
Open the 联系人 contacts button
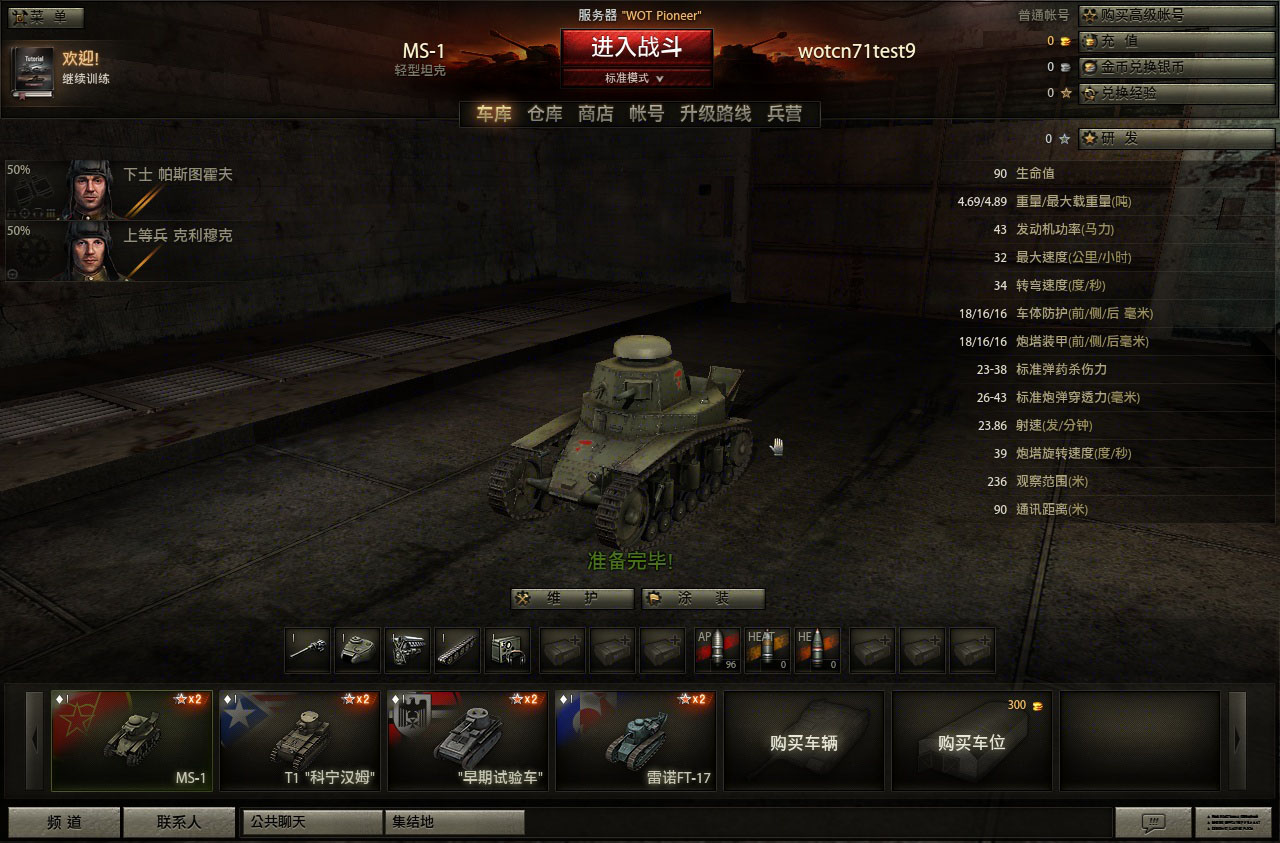tap(179, 822)
